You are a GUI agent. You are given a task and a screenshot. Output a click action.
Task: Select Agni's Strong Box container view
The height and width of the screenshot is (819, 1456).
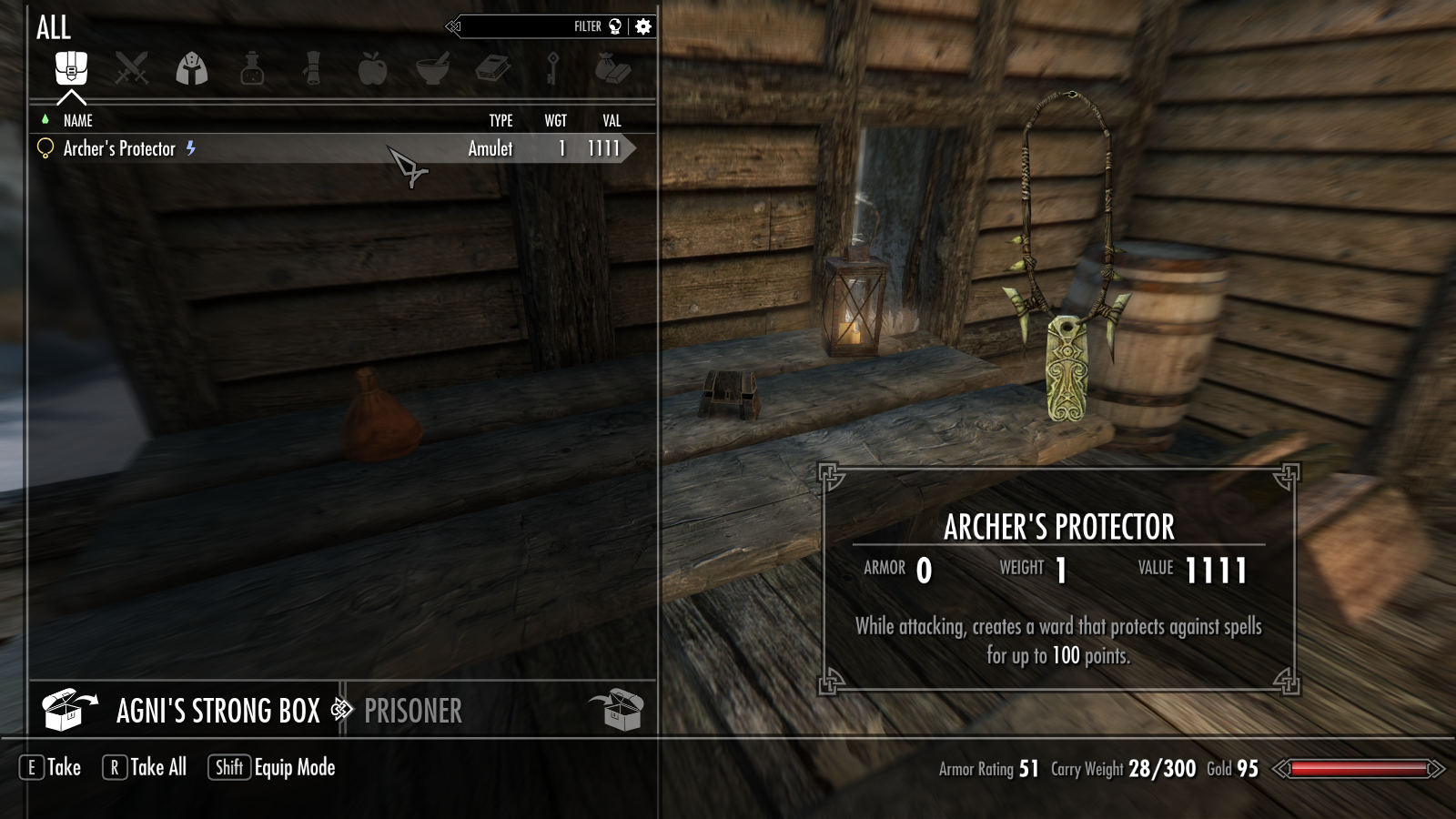(217, 711)
